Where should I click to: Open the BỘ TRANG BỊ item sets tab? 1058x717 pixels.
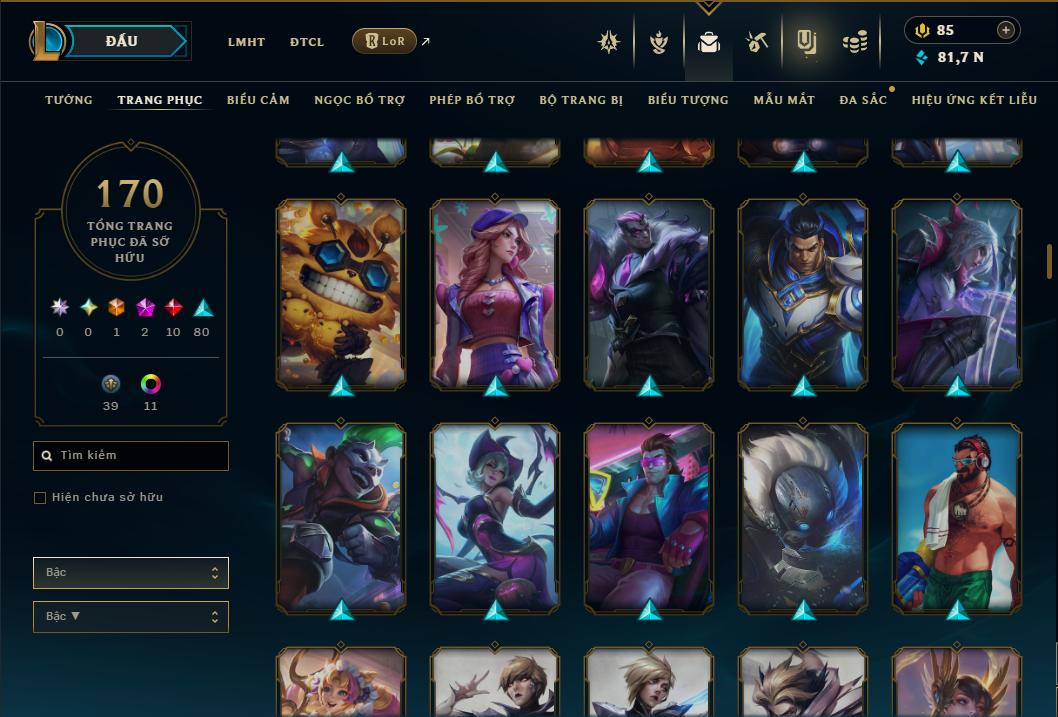581,100
